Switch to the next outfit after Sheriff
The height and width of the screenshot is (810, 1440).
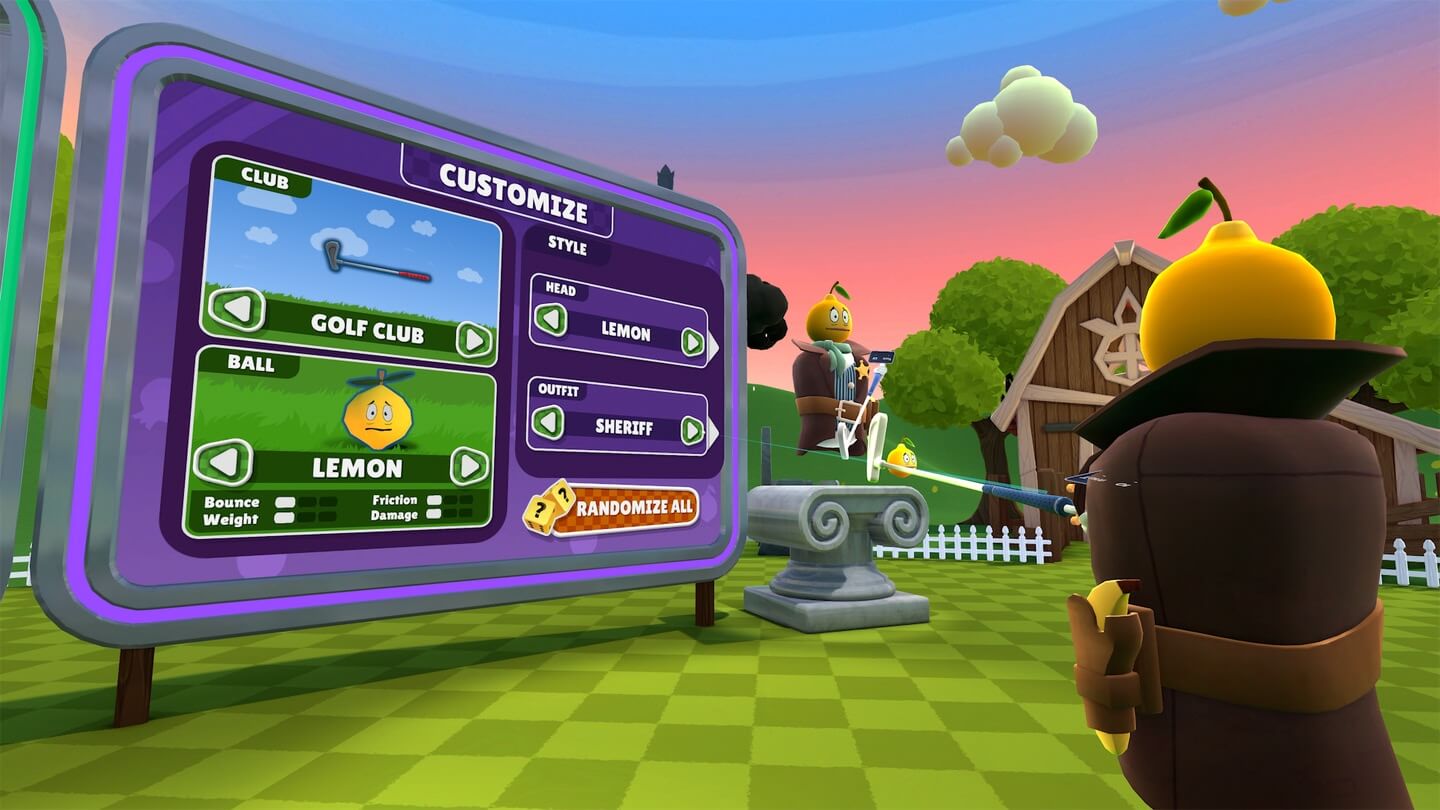click(x=692, y=431)
